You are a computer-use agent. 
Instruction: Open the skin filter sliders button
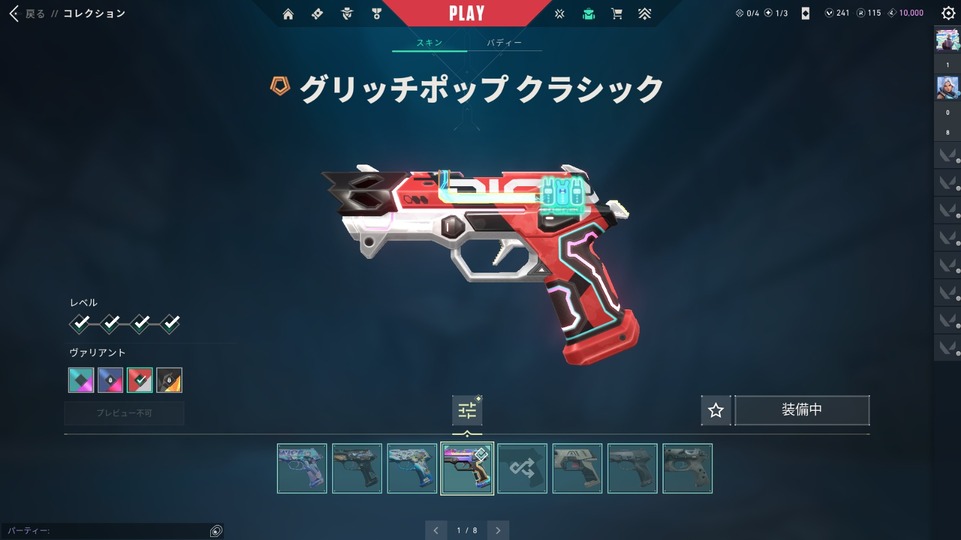[467, 410]
